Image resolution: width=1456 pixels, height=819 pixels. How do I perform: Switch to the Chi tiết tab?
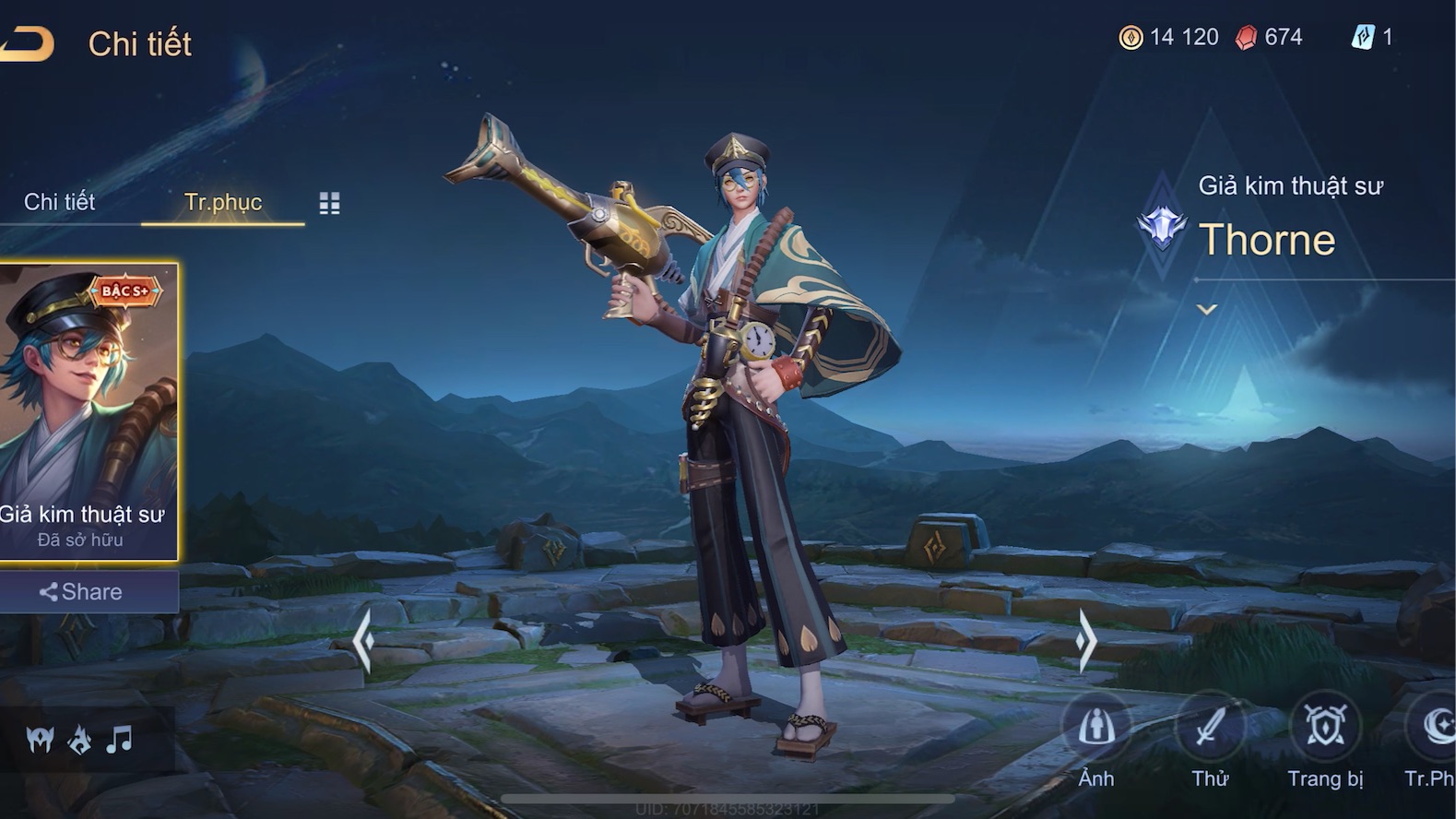(59, 202)
